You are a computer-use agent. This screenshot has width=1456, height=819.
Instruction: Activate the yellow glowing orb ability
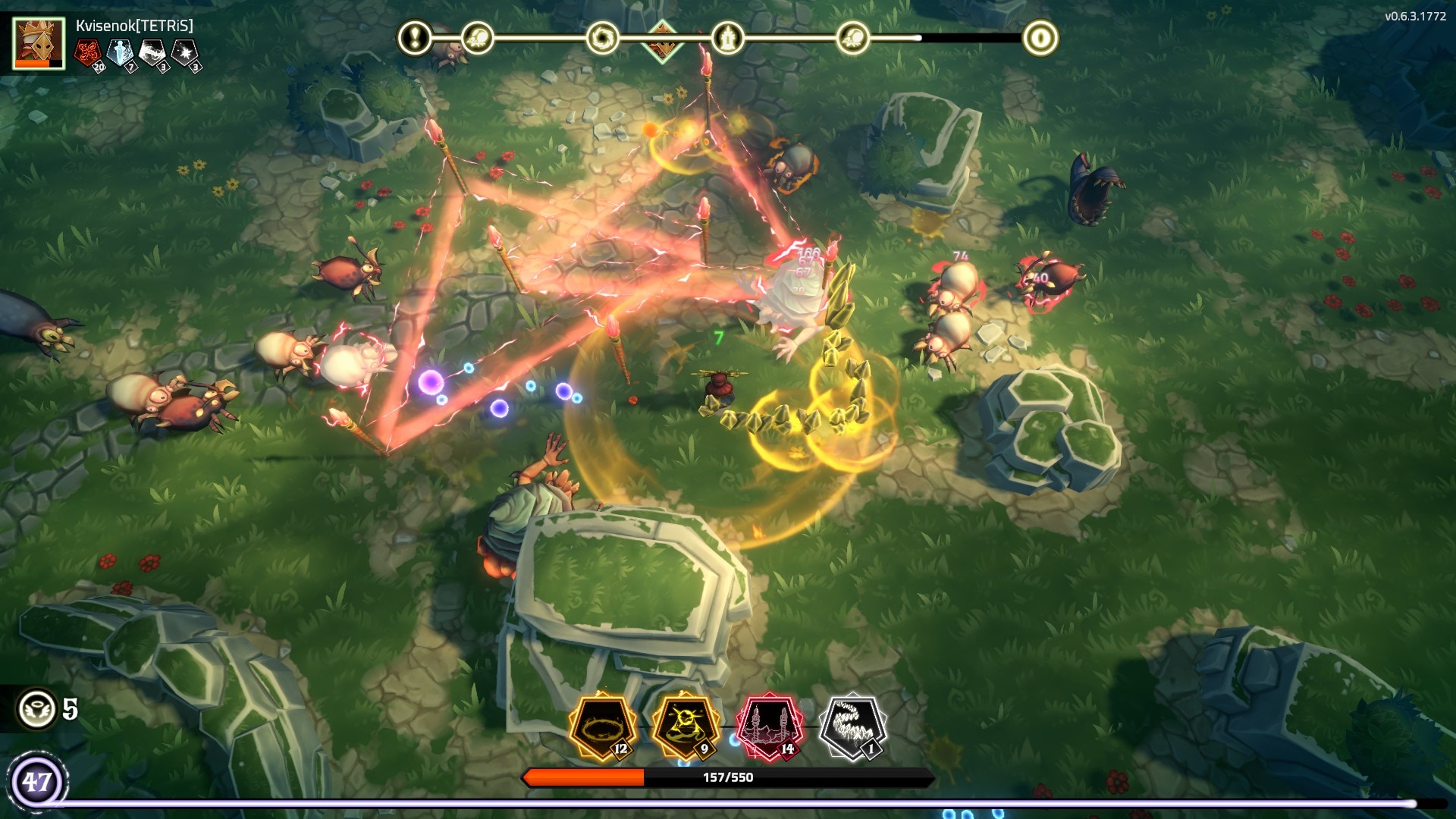[x=686, y=726]
